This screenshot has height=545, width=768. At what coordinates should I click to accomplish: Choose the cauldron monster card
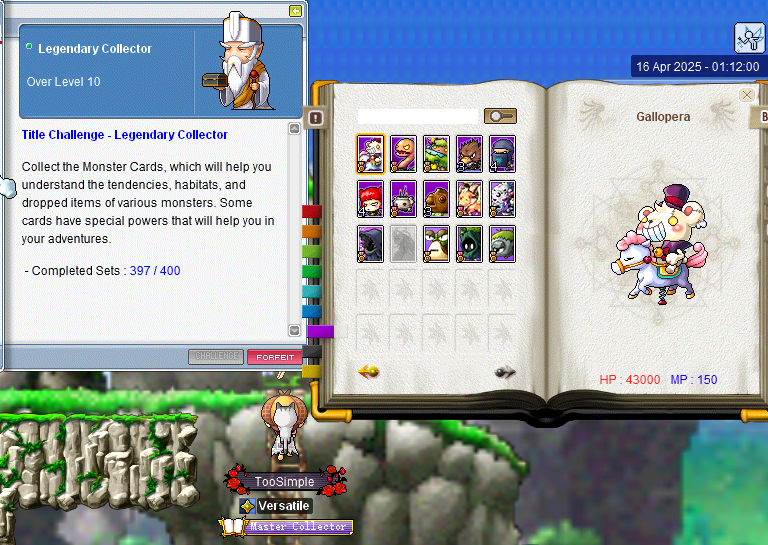coord(403,198)
